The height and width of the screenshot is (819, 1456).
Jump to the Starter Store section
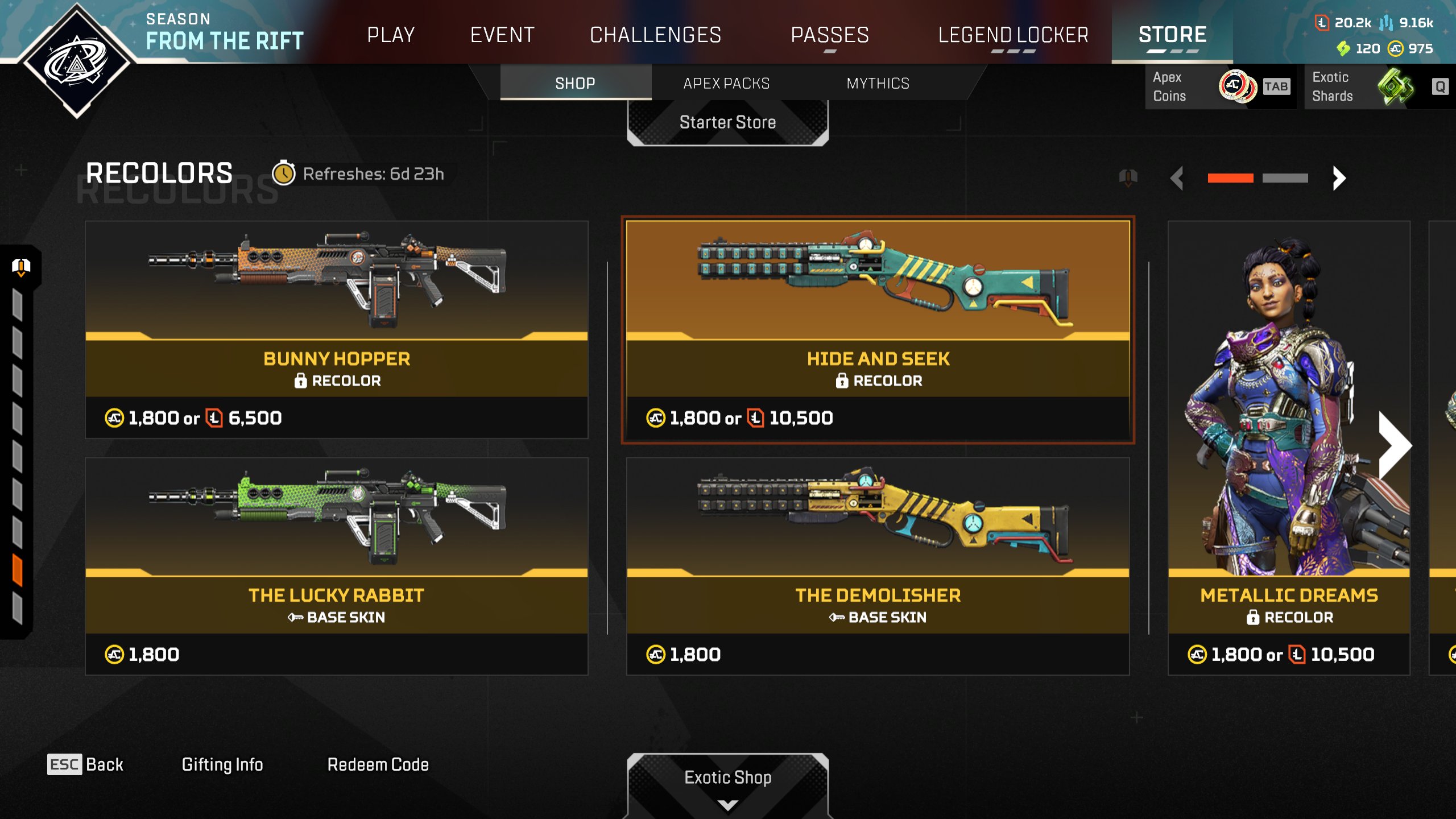(727, 122)
